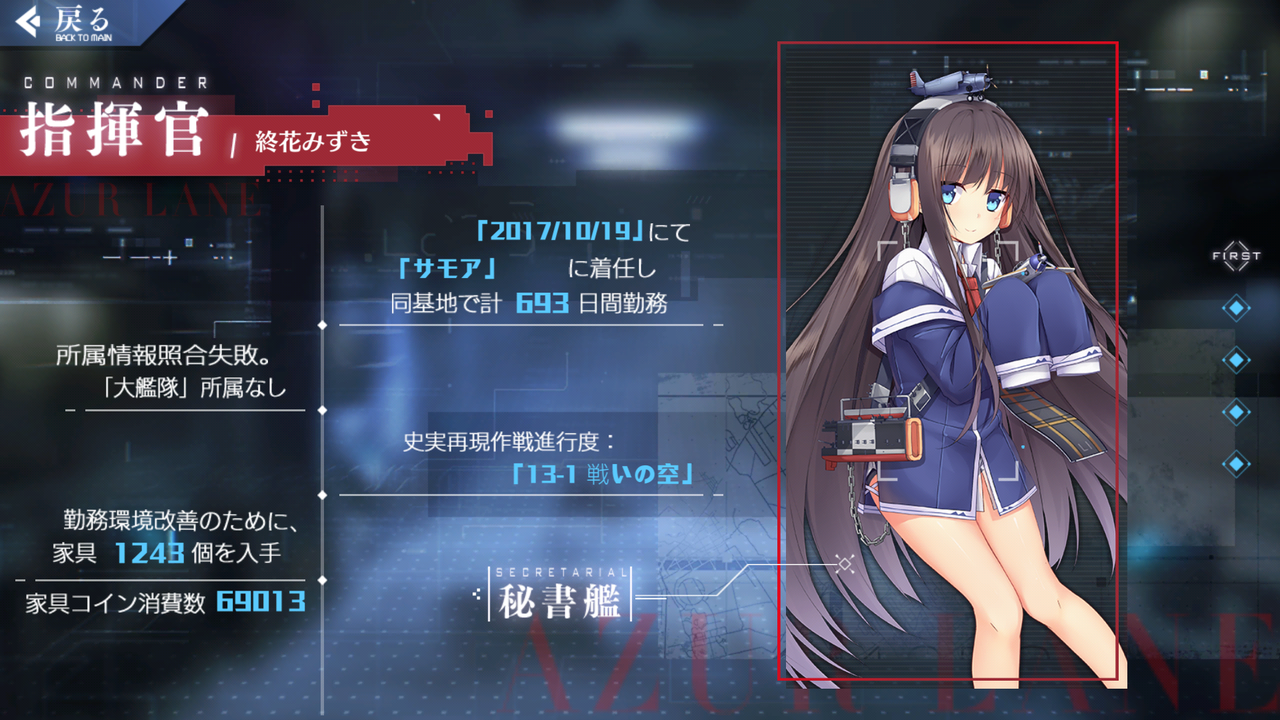The width and height of the screenshot is (1280, 720).
Task: Click the crosshair focus marker beside the portrait
Action: [x=845, y=564]
